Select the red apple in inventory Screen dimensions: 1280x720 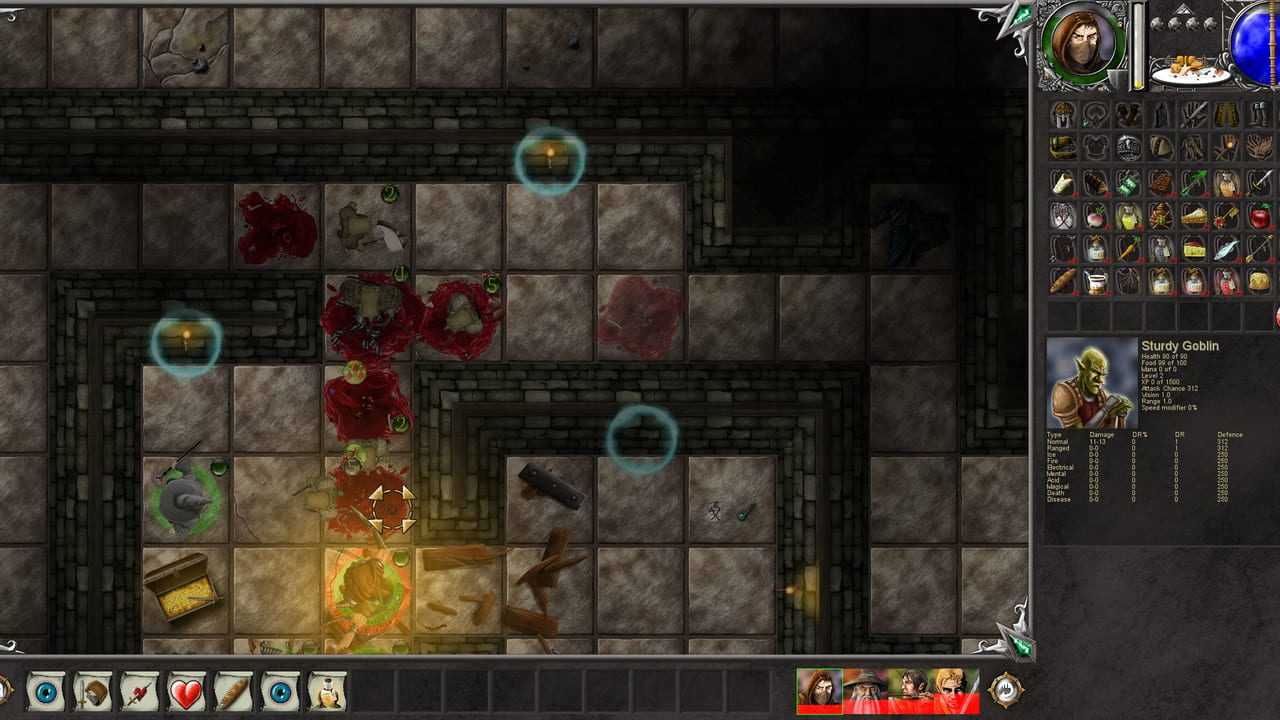click(1259, 216)
